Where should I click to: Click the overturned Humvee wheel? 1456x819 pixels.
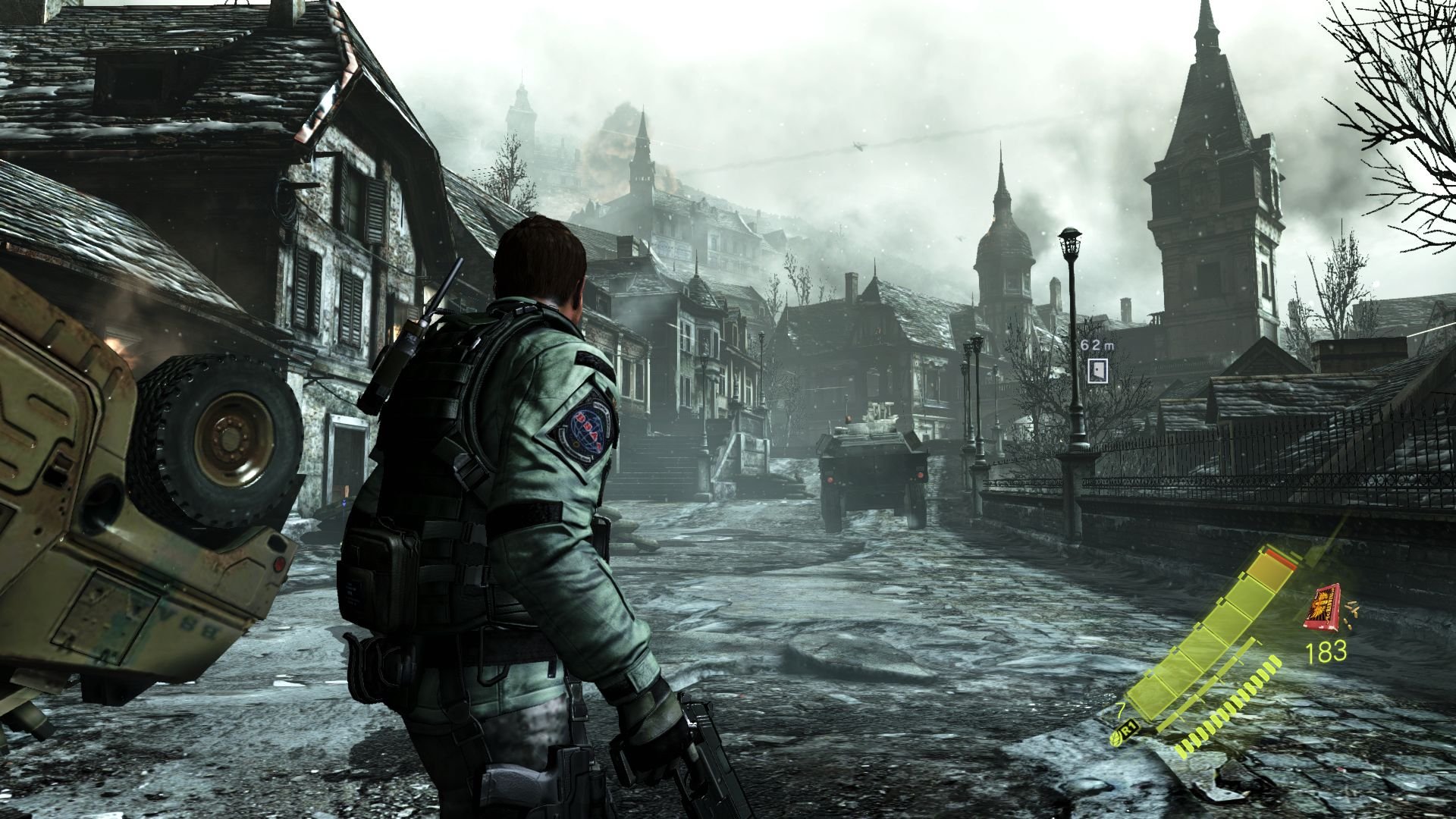pyautogui.click(x=220, y=440)
